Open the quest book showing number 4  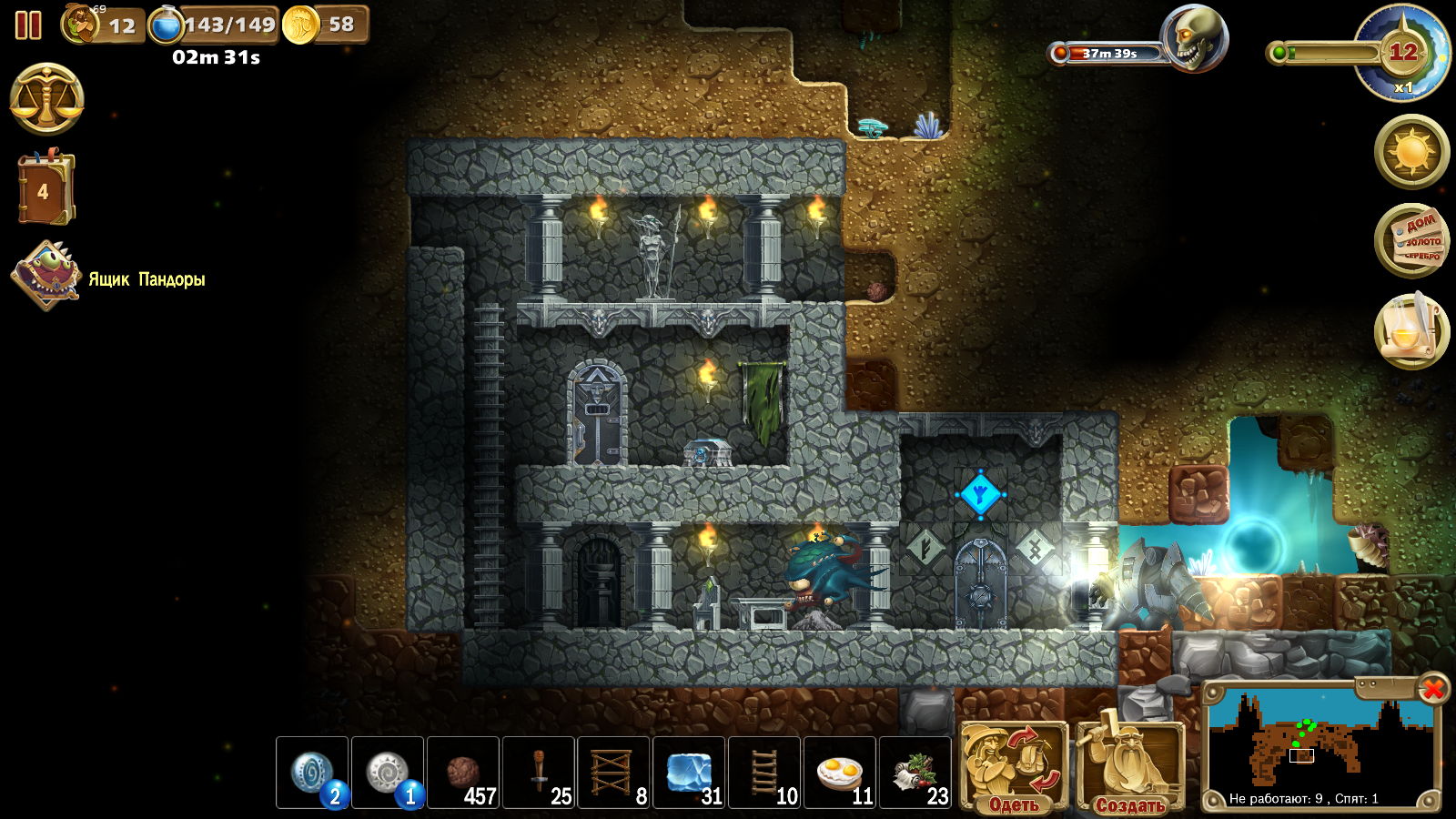click(44, 189)
